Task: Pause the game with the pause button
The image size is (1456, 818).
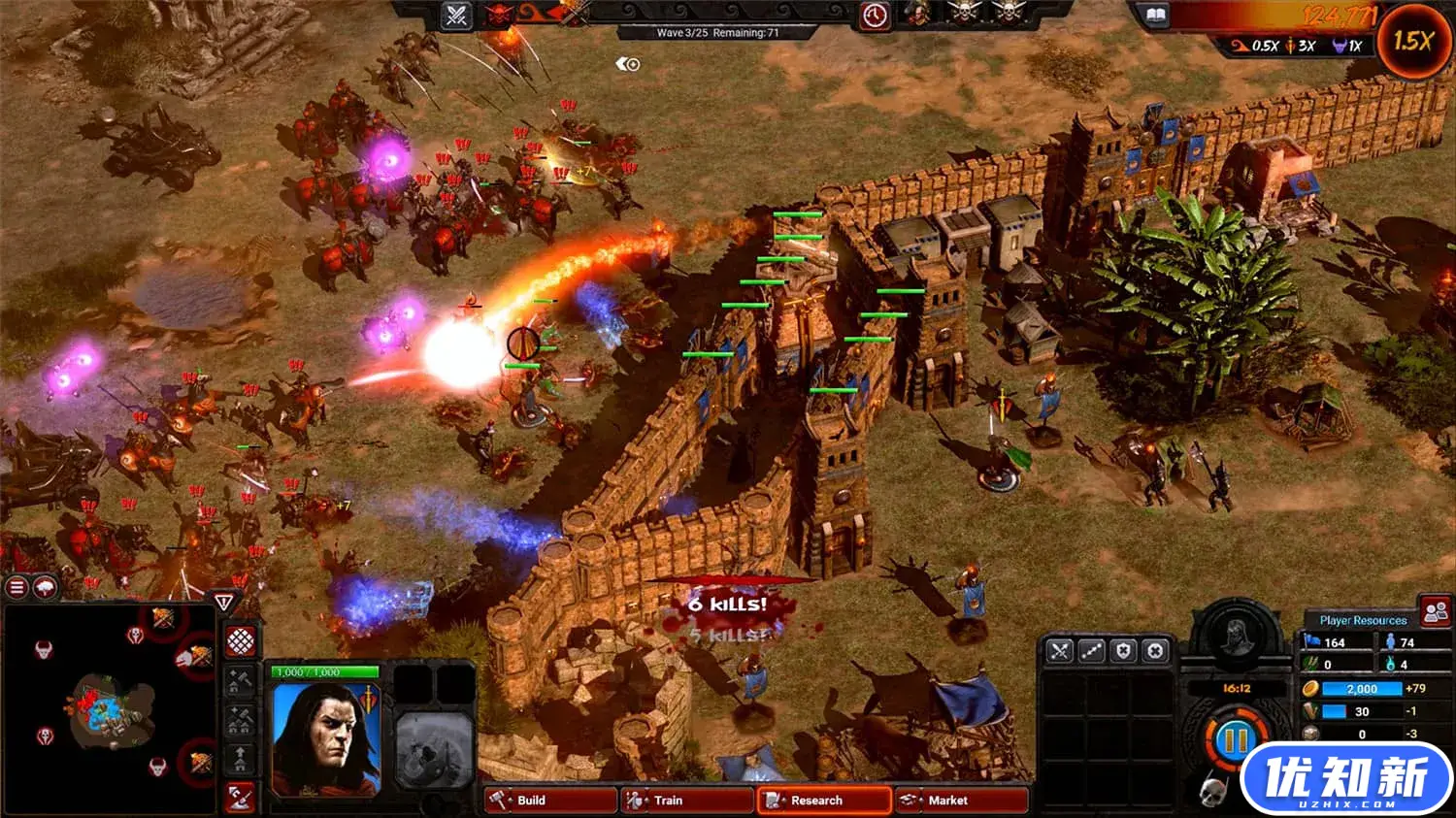Action: tap(1235, 742)
